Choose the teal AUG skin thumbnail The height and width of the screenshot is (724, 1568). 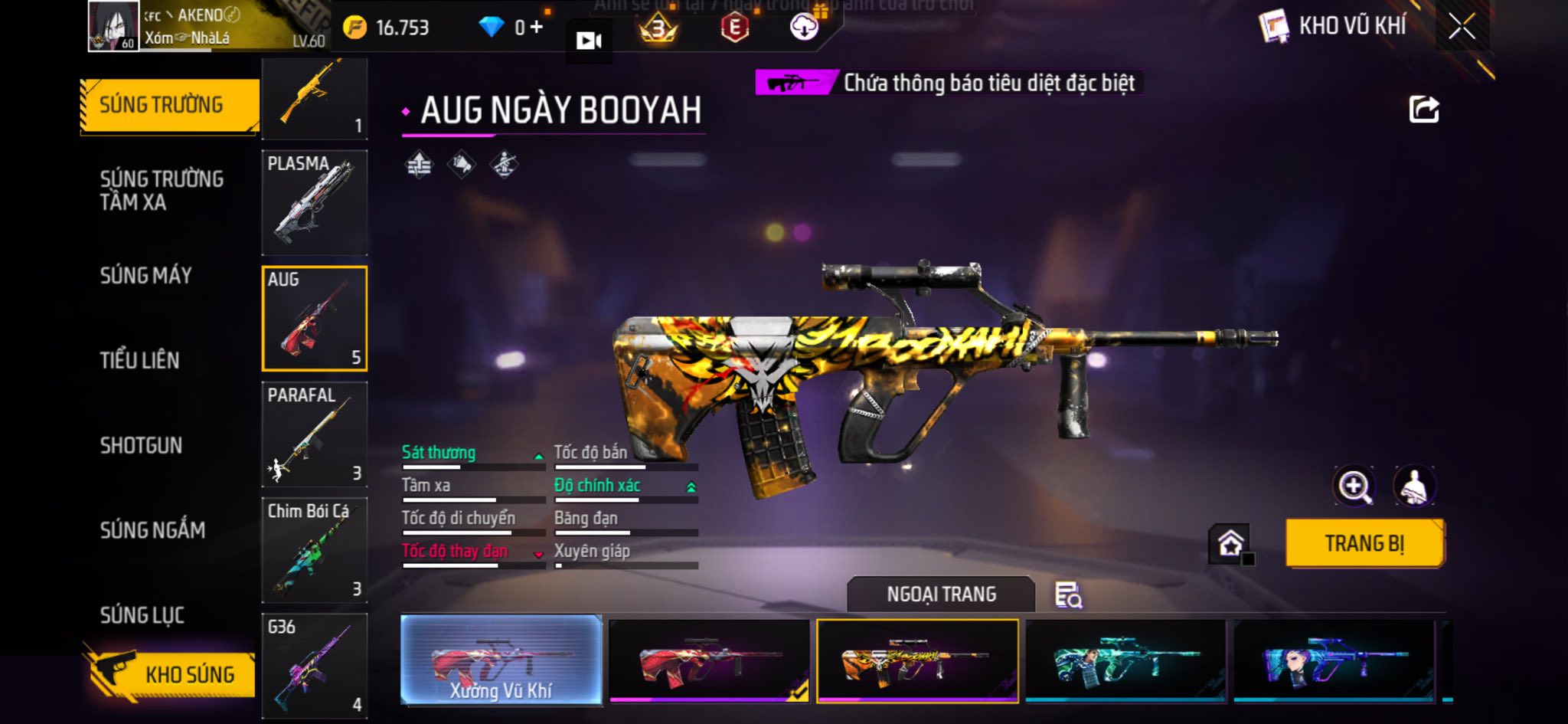pos(1125,660)
